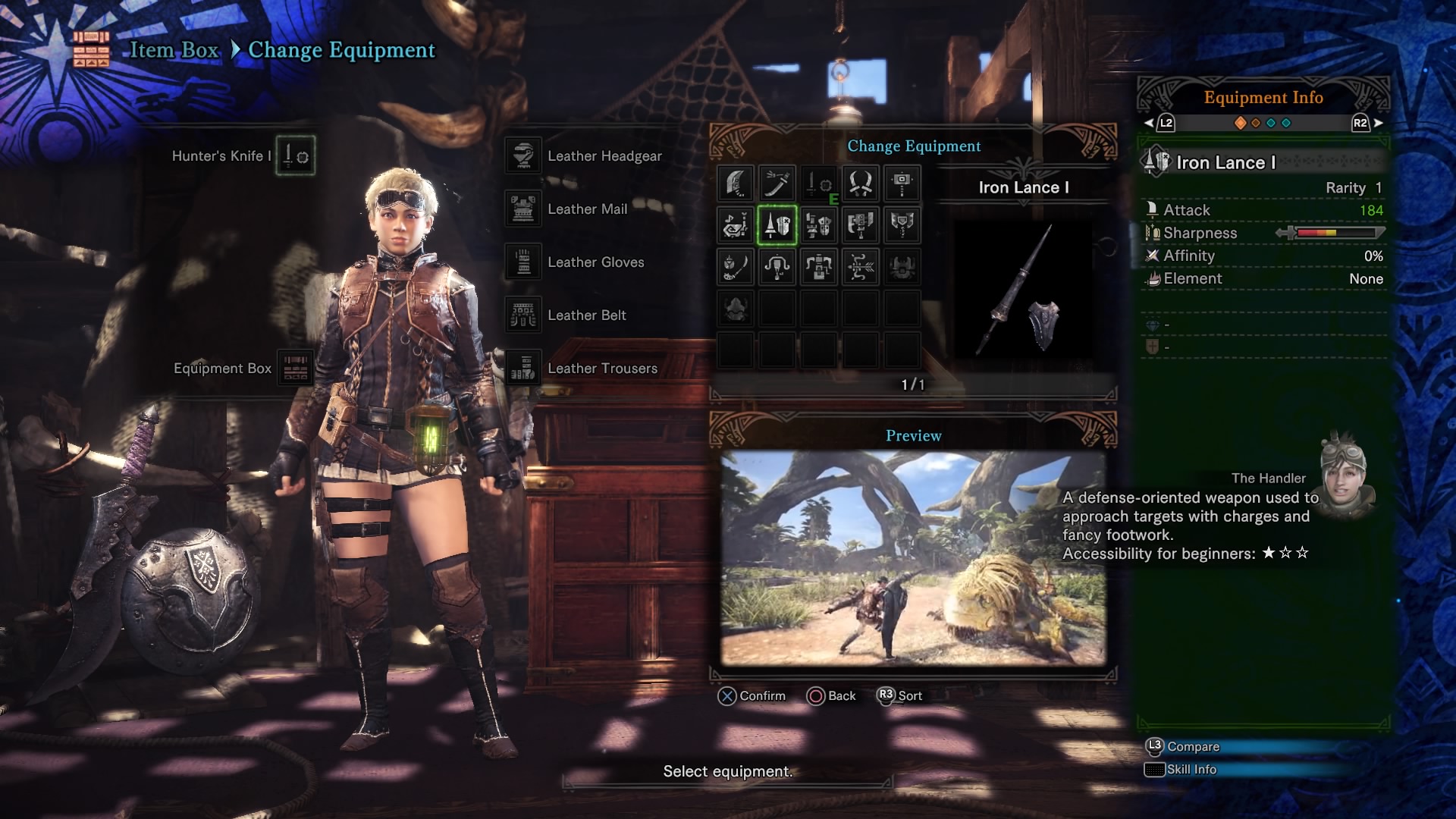Select the Insect Glaive weapon slot

736,267
